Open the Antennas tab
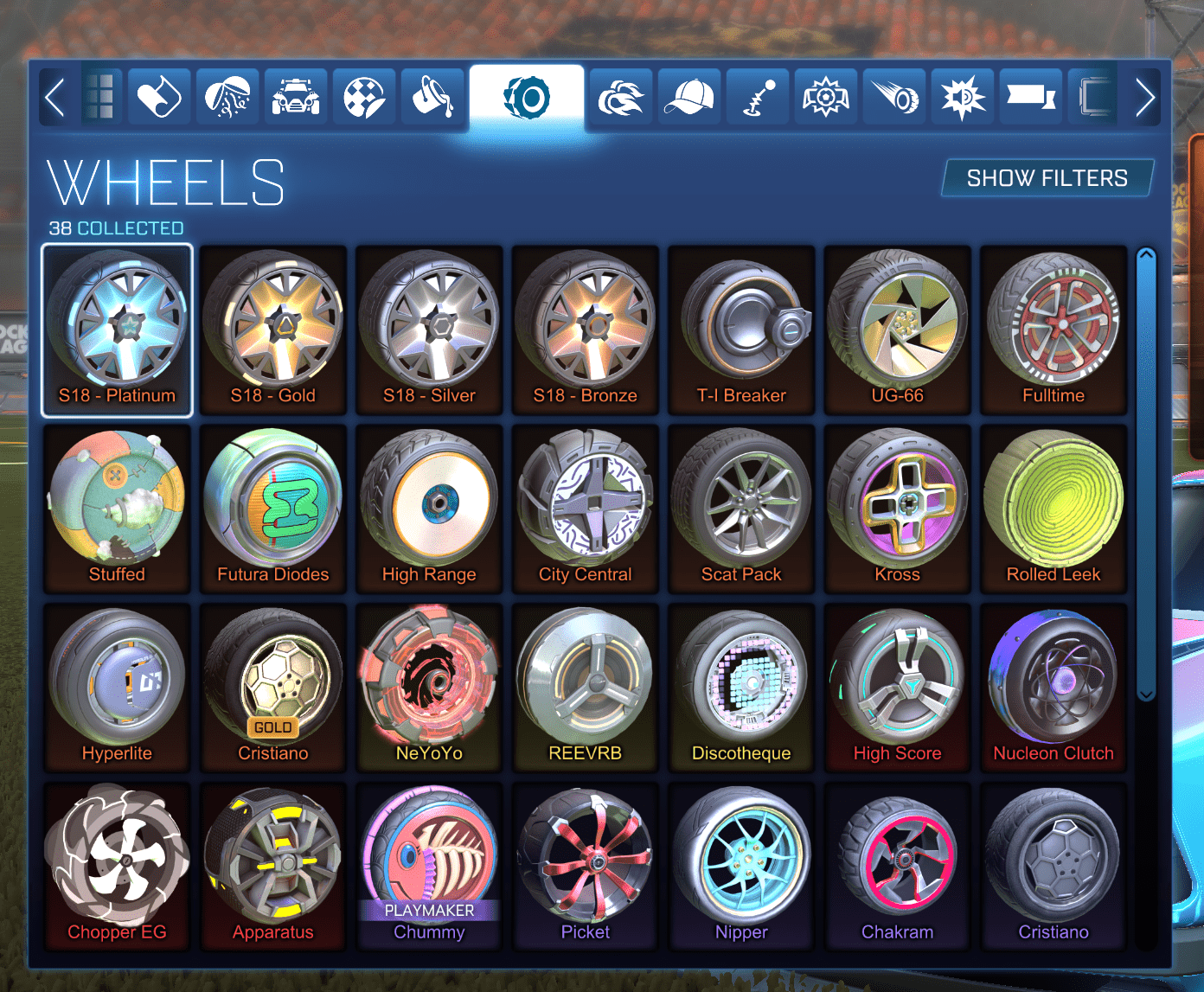1204x992 pixels. point(757,96)
